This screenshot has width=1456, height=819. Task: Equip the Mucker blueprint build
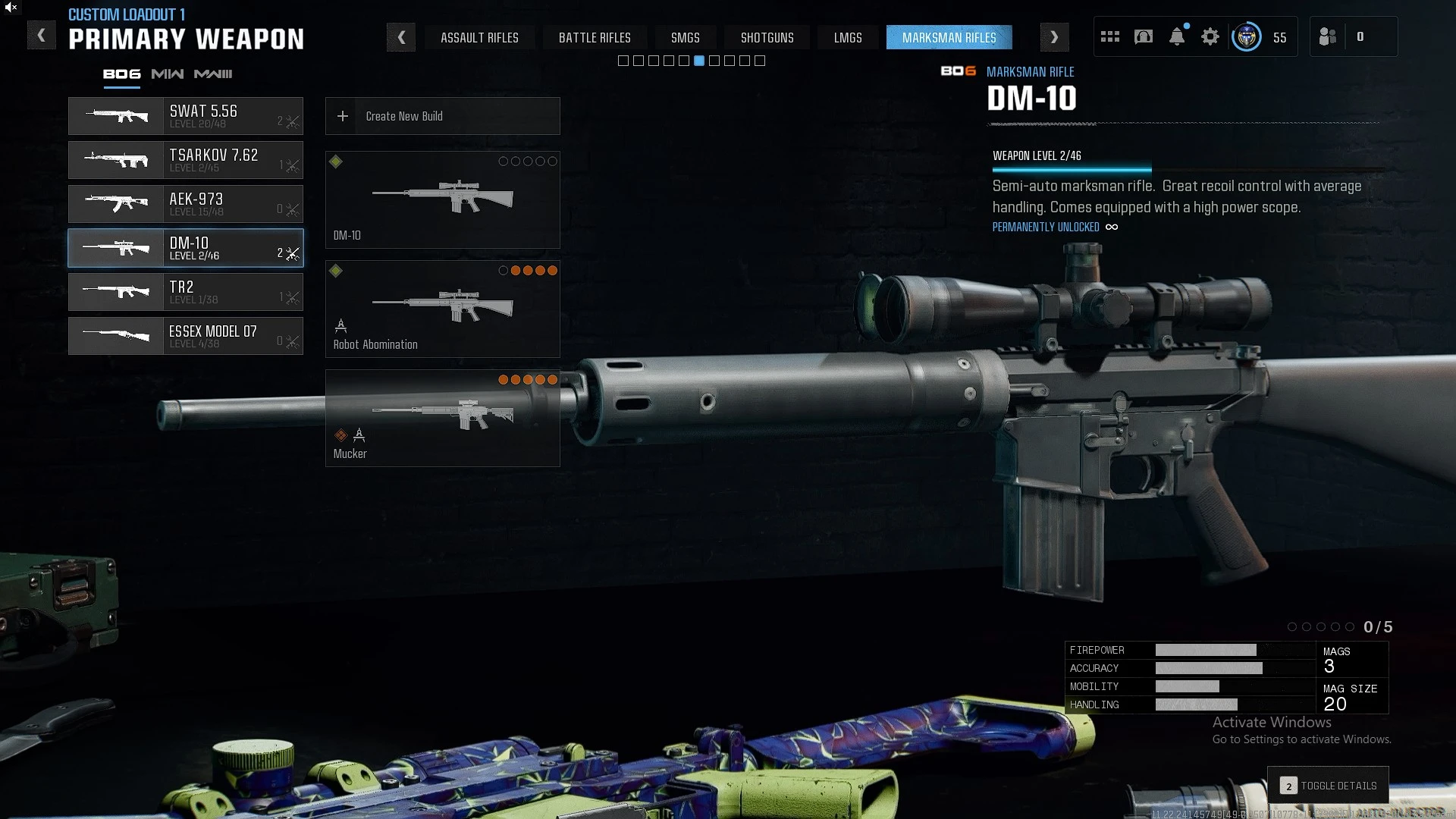pyautogui.click(x=443, y=419)
